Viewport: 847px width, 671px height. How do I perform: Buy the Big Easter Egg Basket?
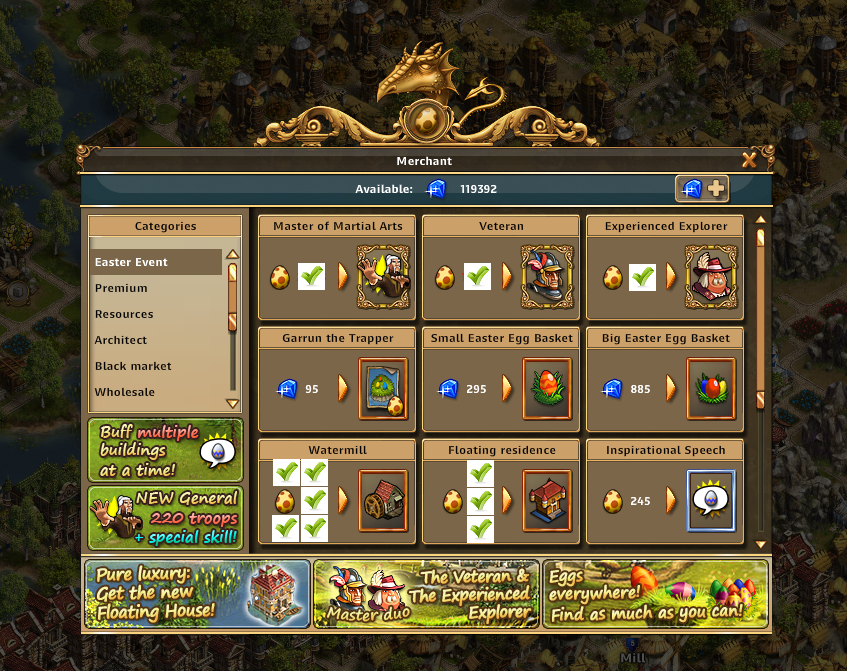click(711, 388)
